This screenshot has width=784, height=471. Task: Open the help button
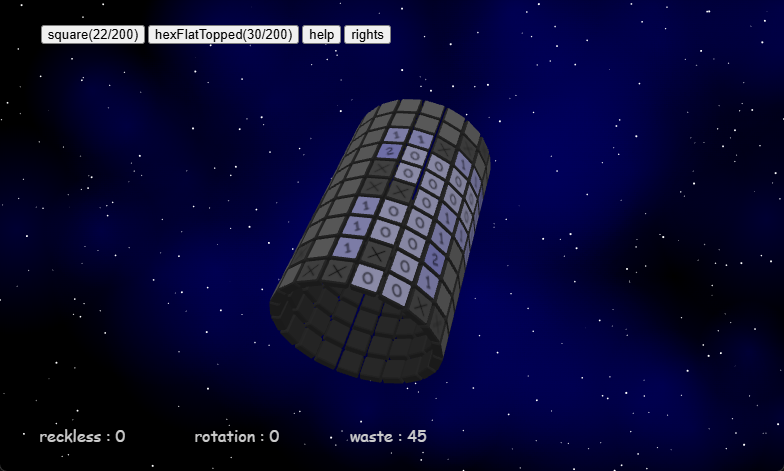tap(321, 34)
